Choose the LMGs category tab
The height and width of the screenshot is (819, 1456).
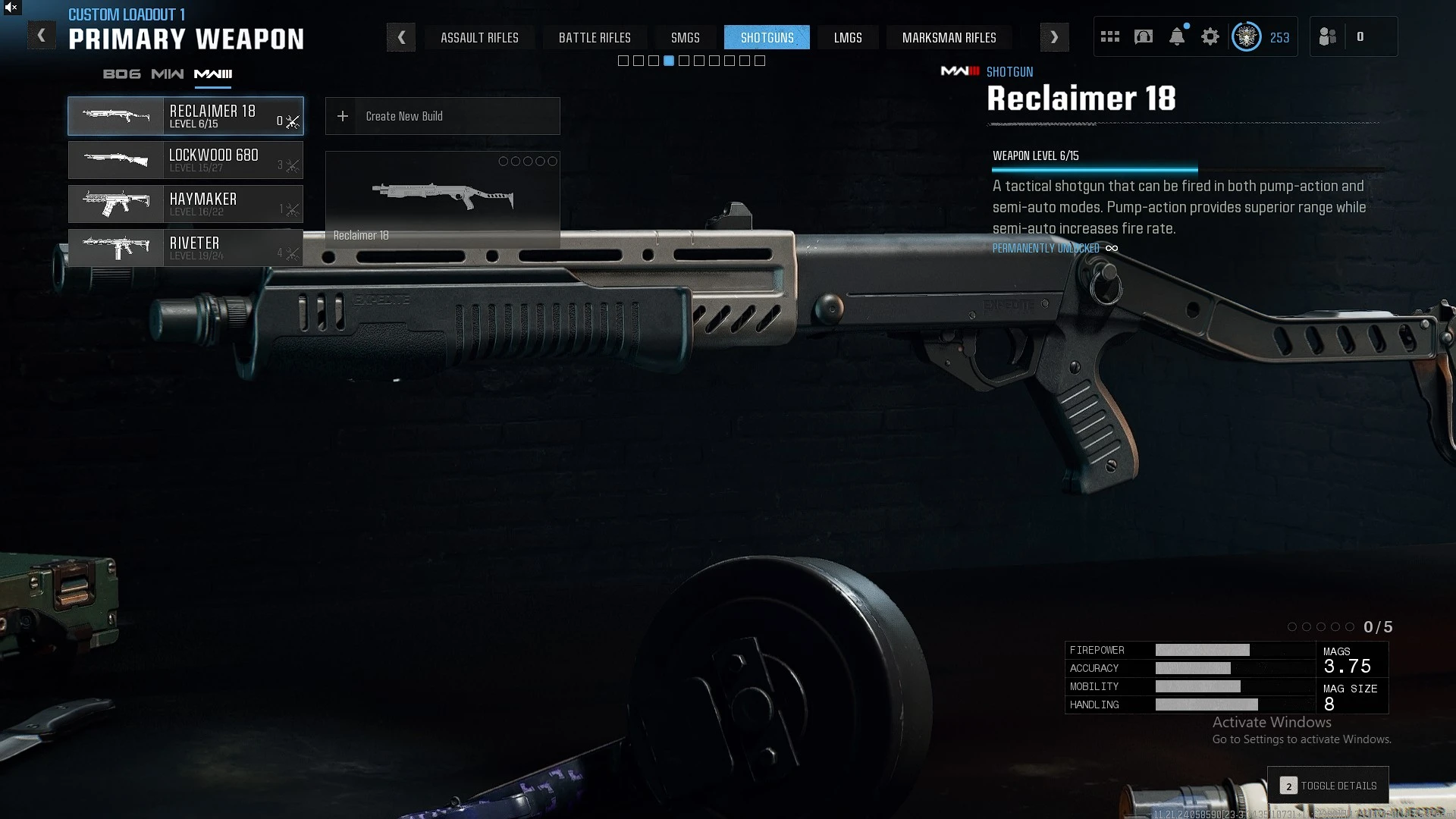pyautogui.click(x=848, y=37)
